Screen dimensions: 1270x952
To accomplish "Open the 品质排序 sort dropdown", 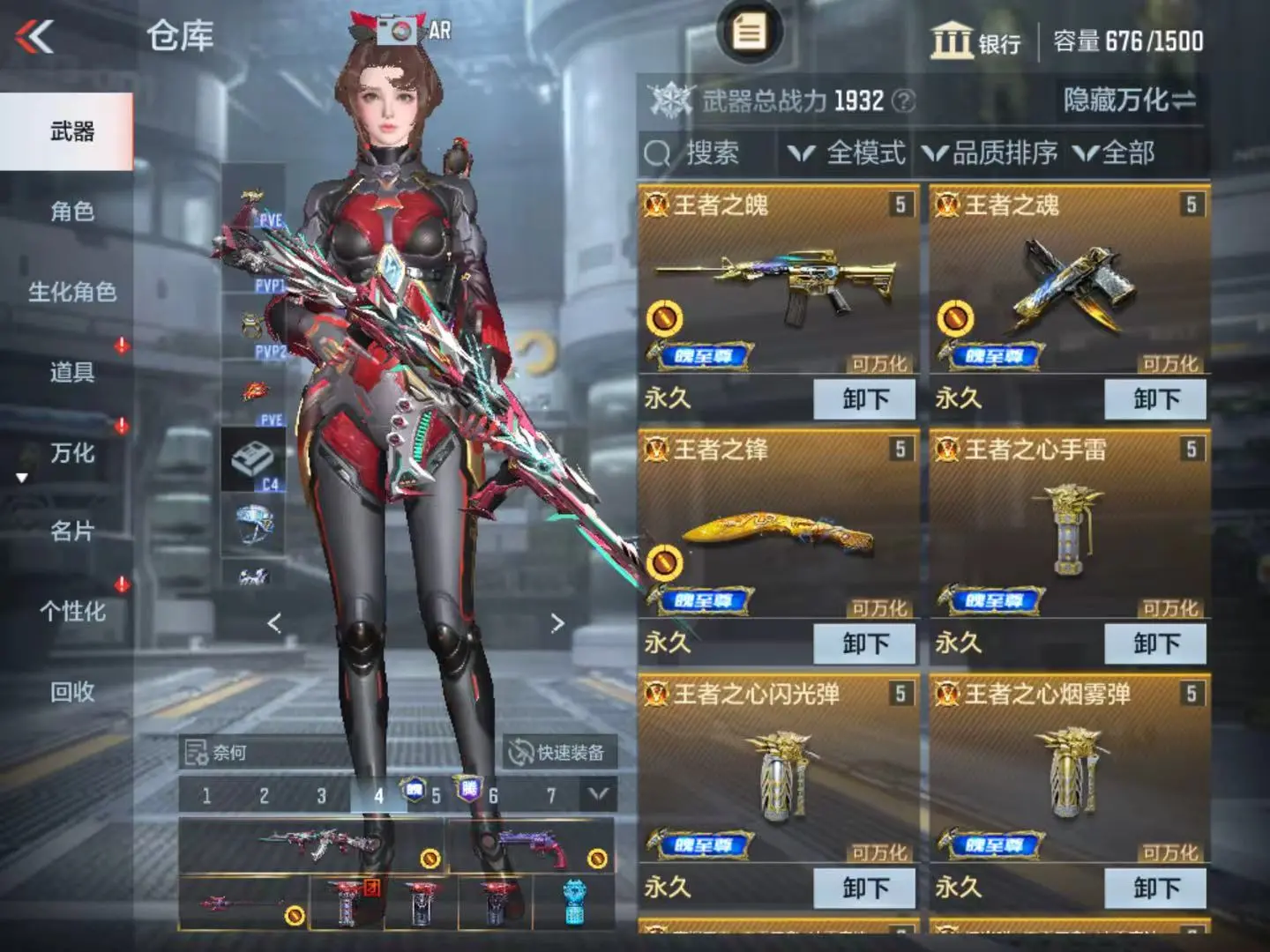I will (991, 153).
